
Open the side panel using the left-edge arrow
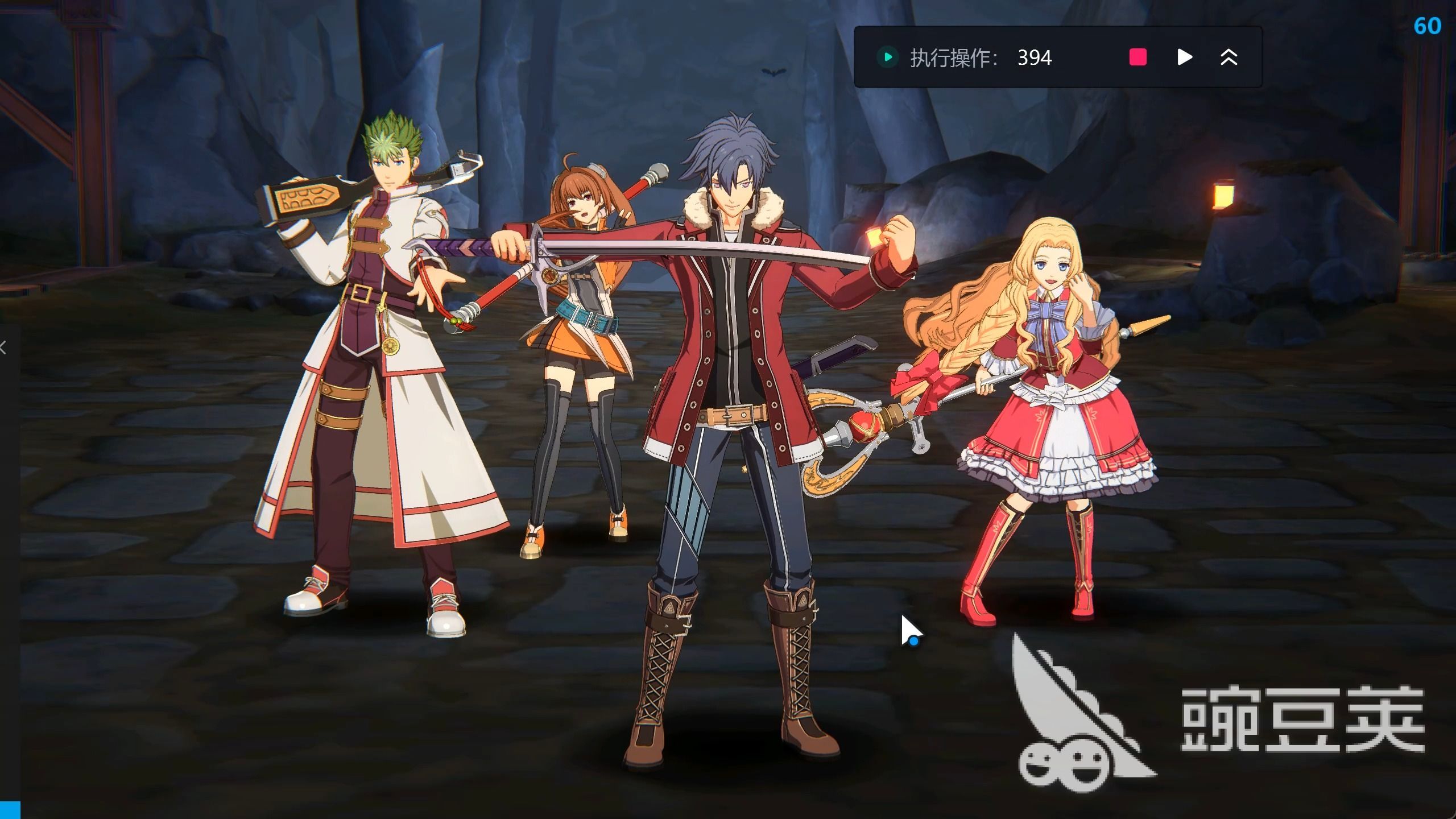(3, 348)
